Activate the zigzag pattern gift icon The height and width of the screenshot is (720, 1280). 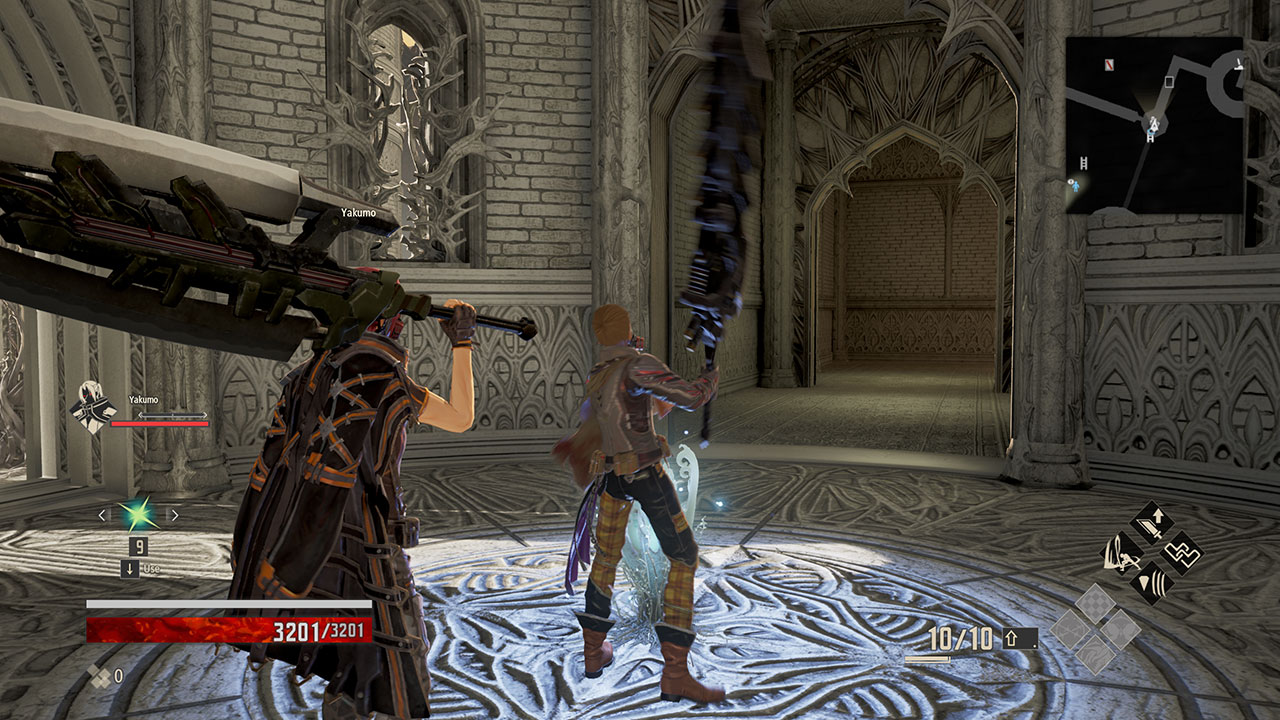[1181, 552]
